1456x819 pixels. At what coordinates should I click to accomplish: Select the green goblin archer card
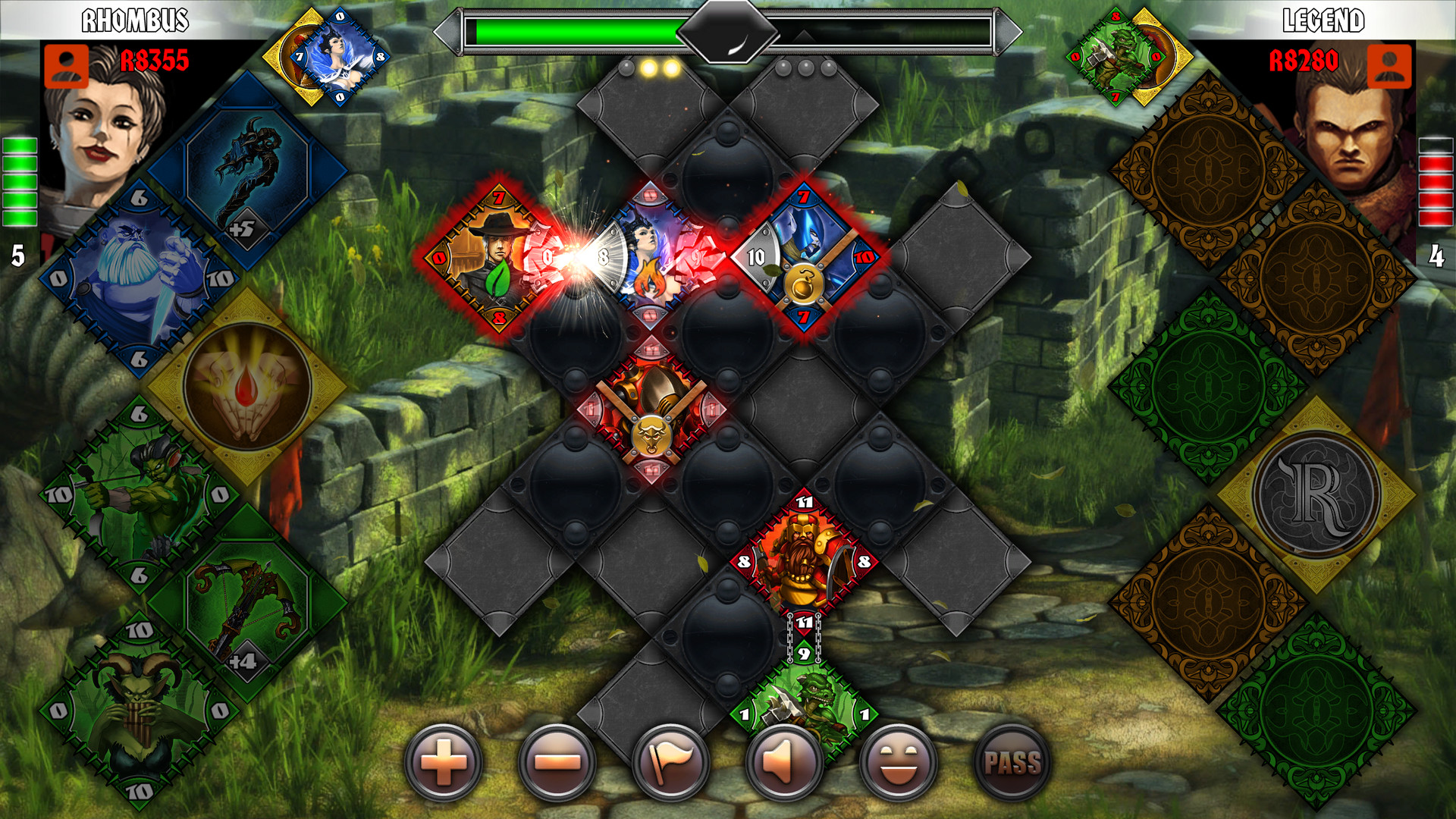pyautogui.click(x=139, y=494)
